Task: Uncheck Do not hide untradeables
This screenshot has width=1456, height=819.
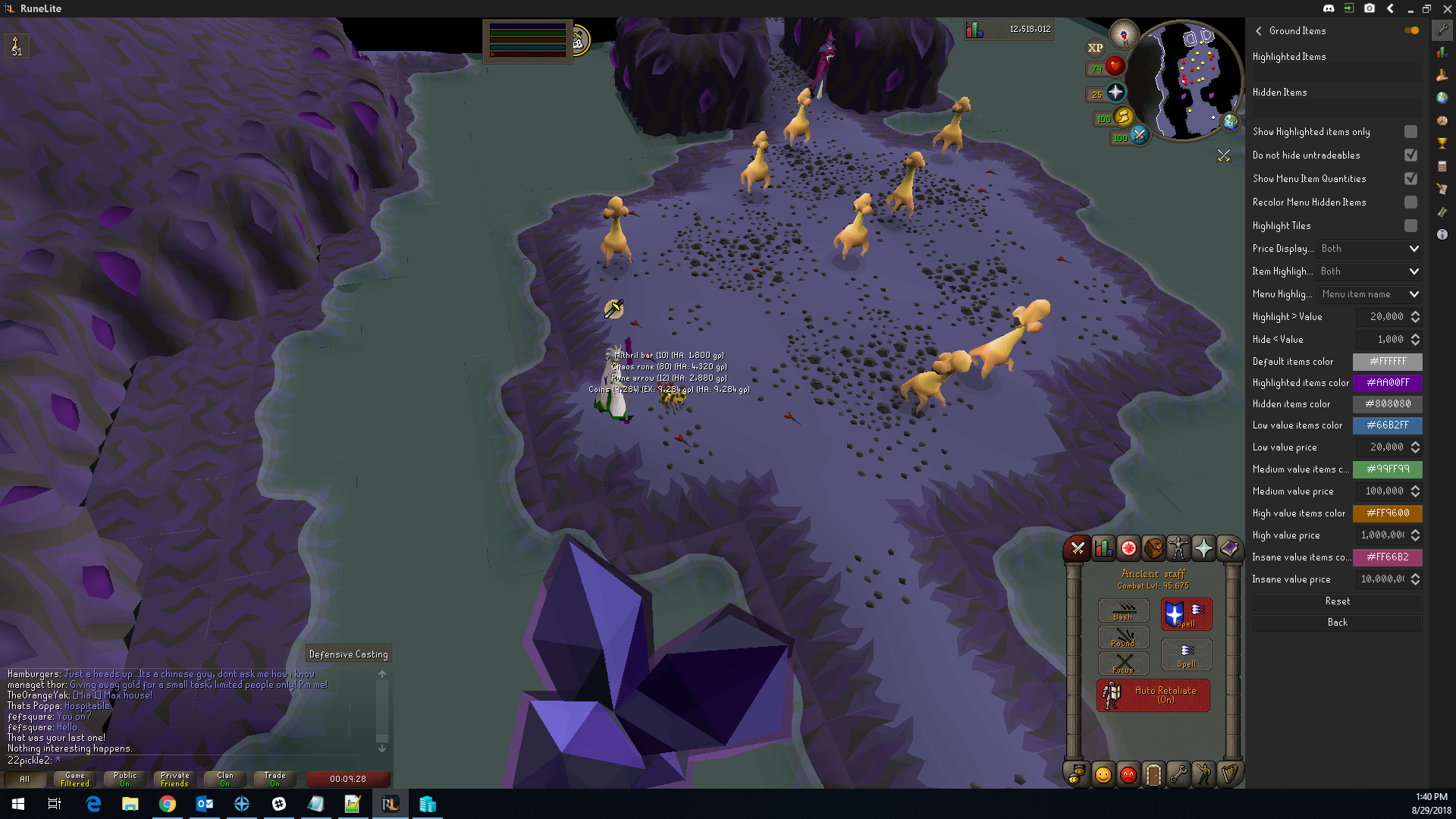Action: 1410,155
